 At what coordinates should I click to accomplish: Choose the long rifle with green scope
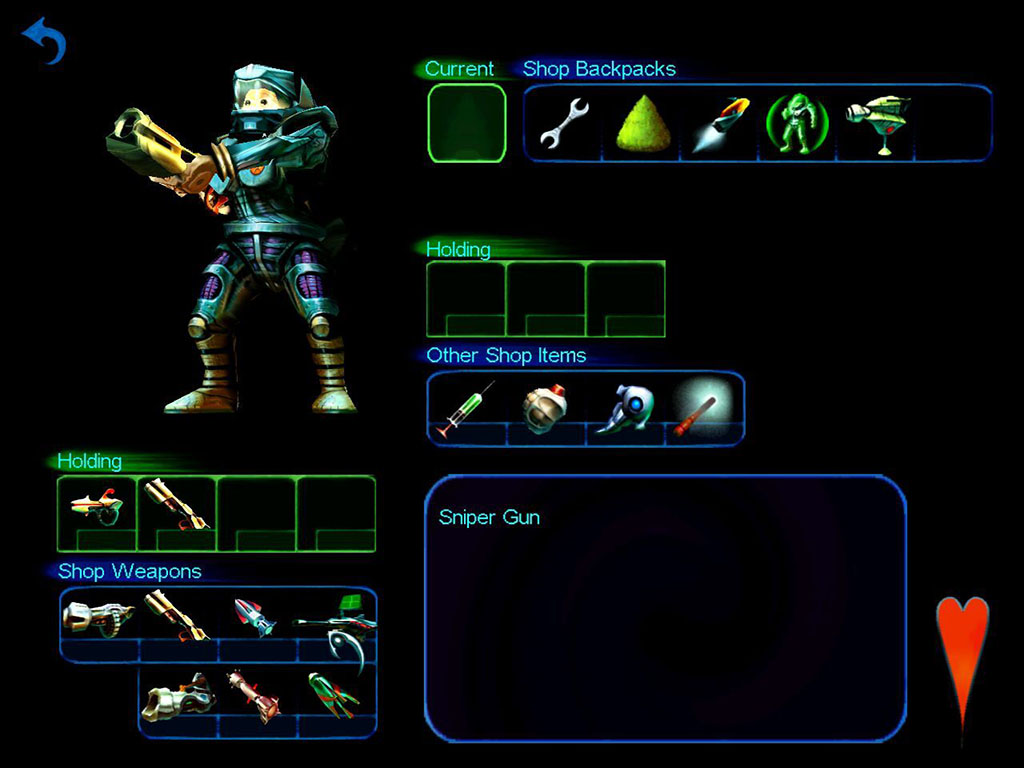point(336,622)
